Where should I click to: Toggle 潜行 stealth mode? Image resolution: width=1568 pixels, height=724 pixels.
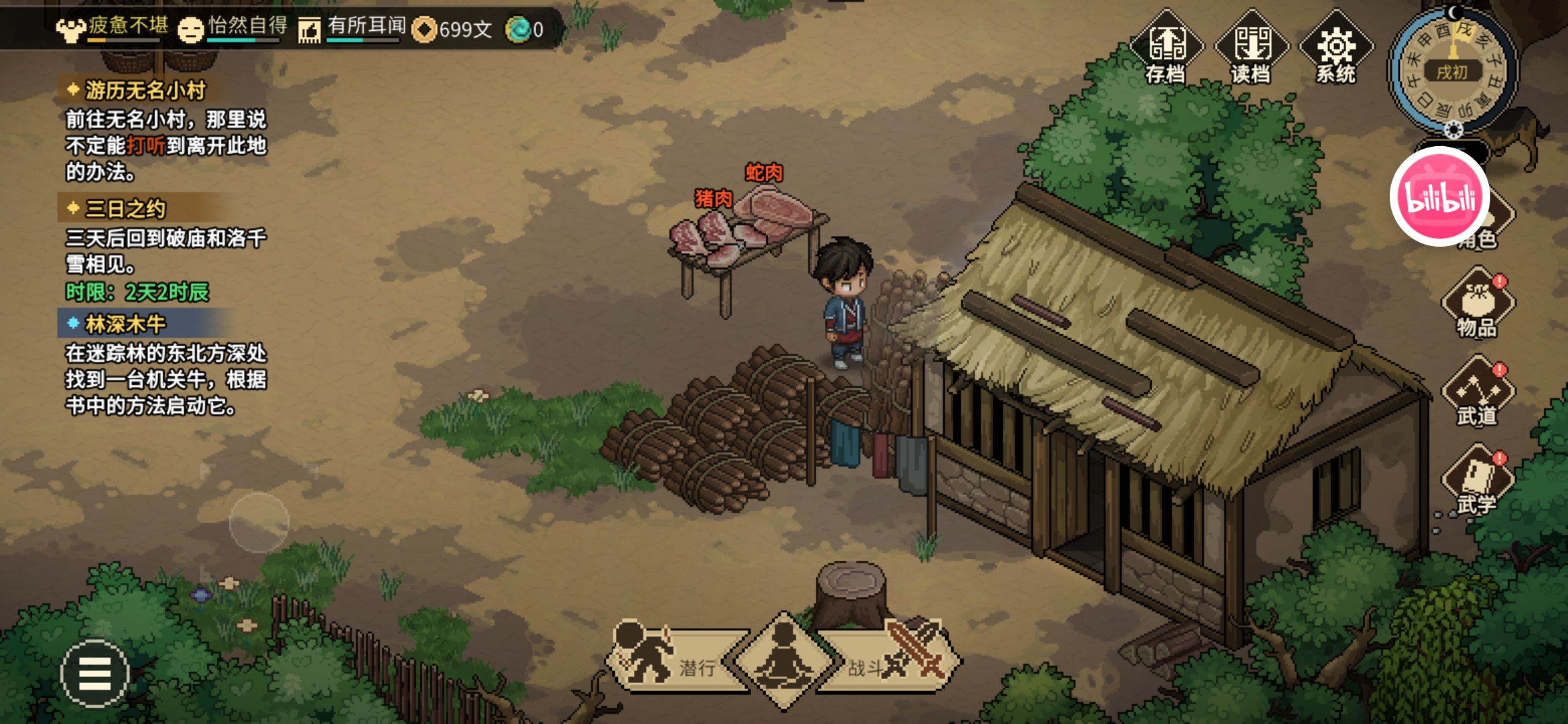670,660
